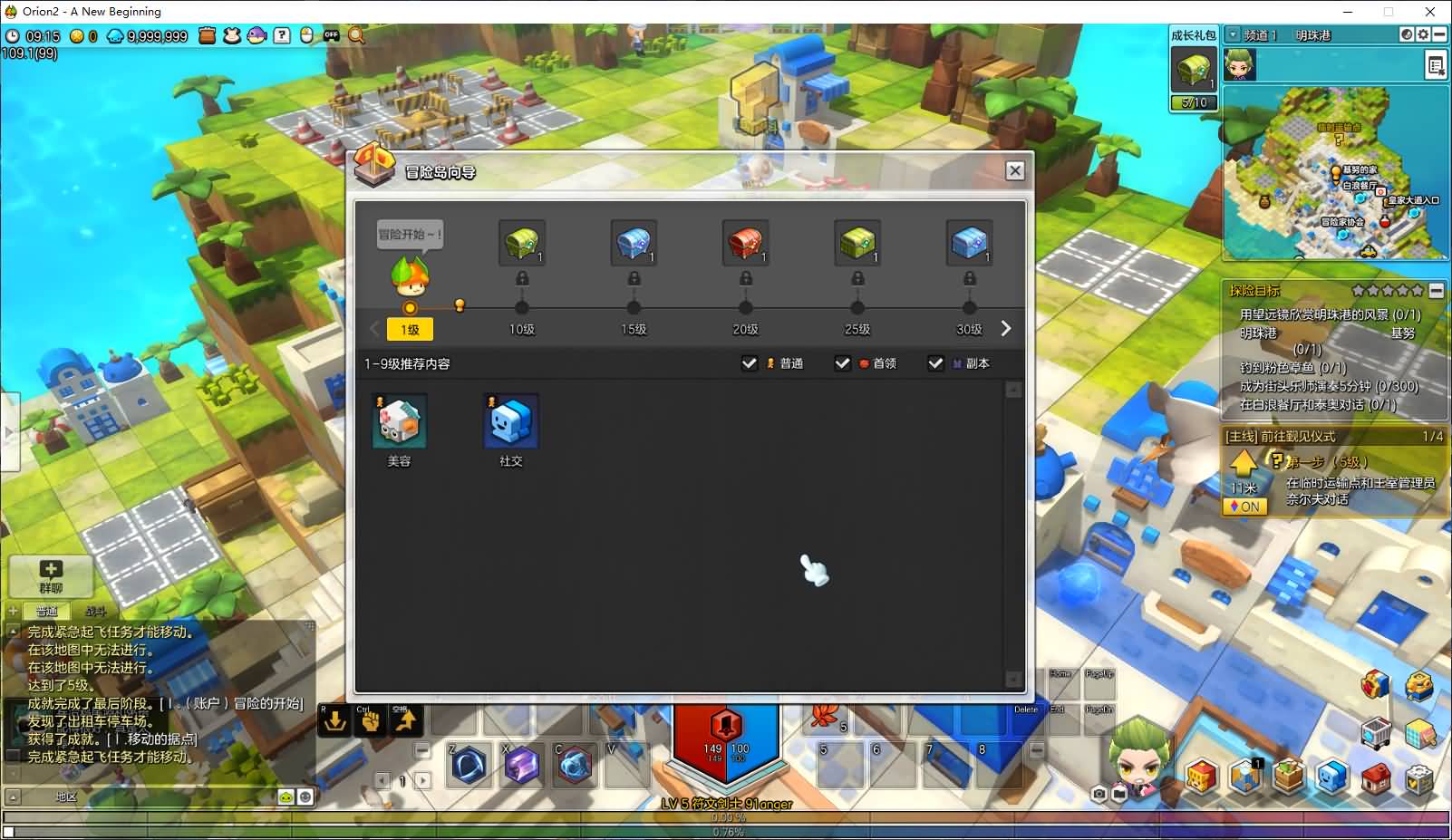Toggle the ON navigation switch

pyautogui.click(x=1244, y=507)
